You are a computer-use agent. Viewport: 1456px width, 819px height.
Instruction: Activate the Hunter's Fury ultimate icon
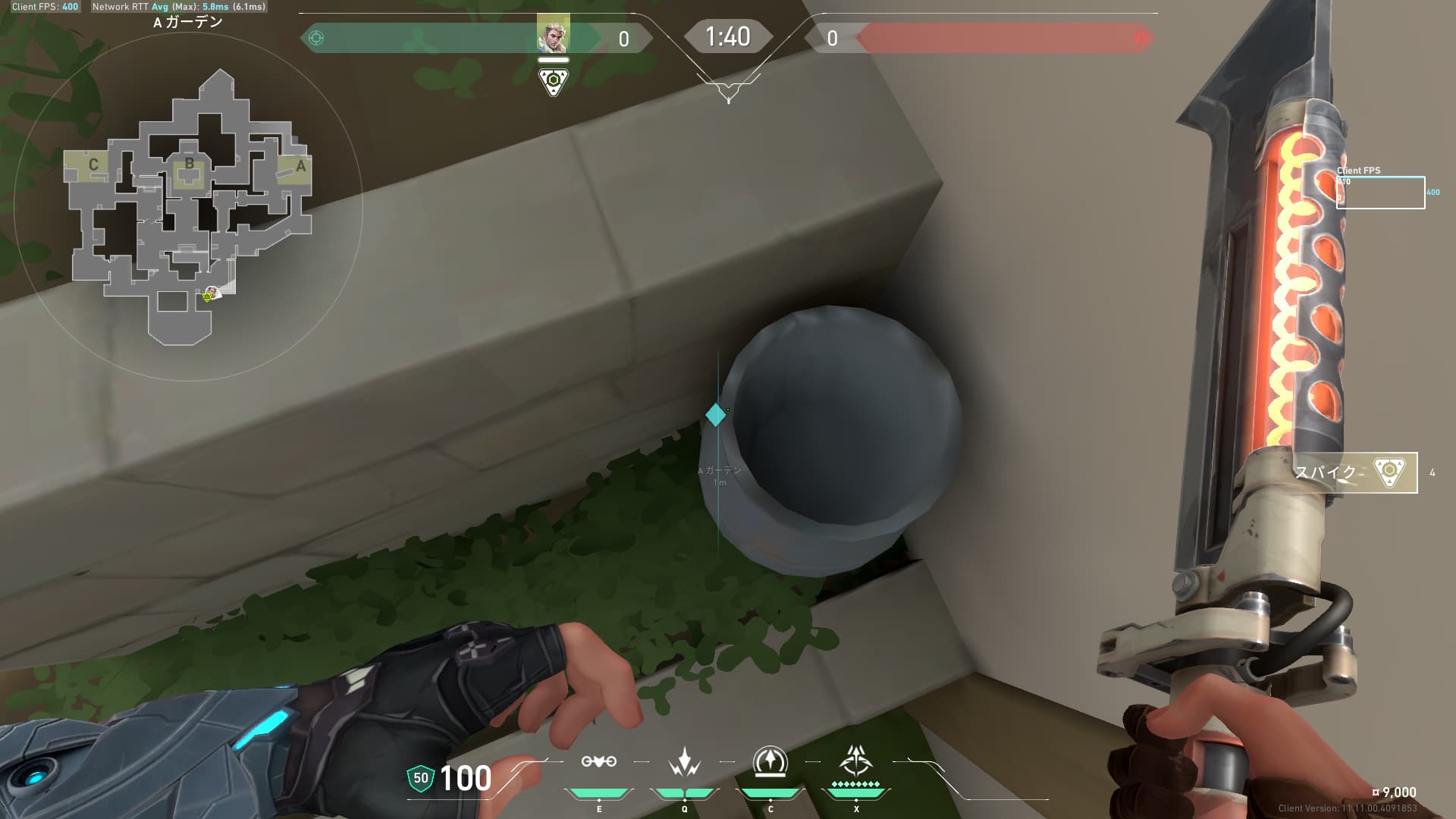pos(856,761)
